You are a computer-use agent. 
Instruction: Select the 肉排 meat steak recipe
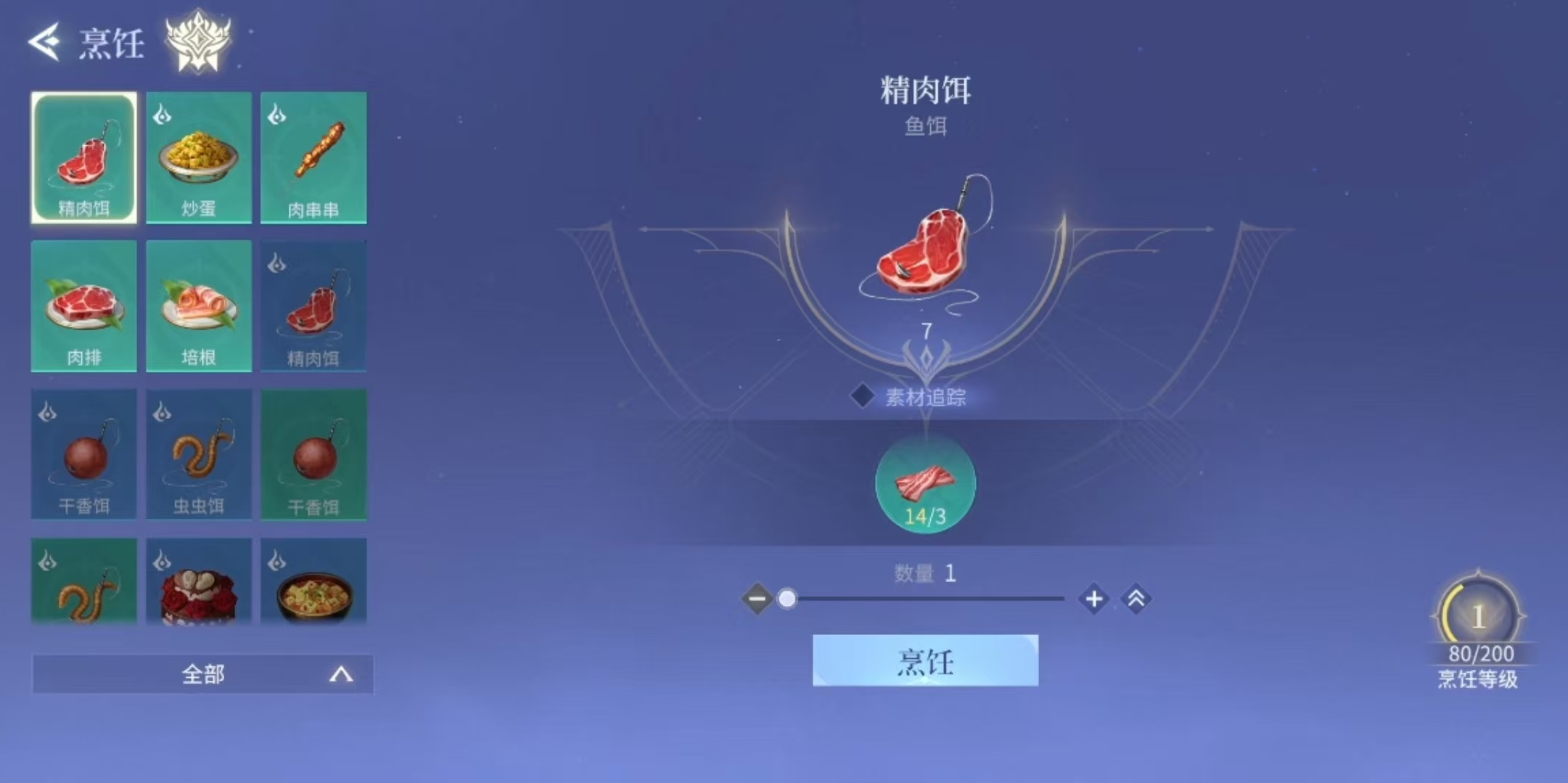tap(83, 305)
